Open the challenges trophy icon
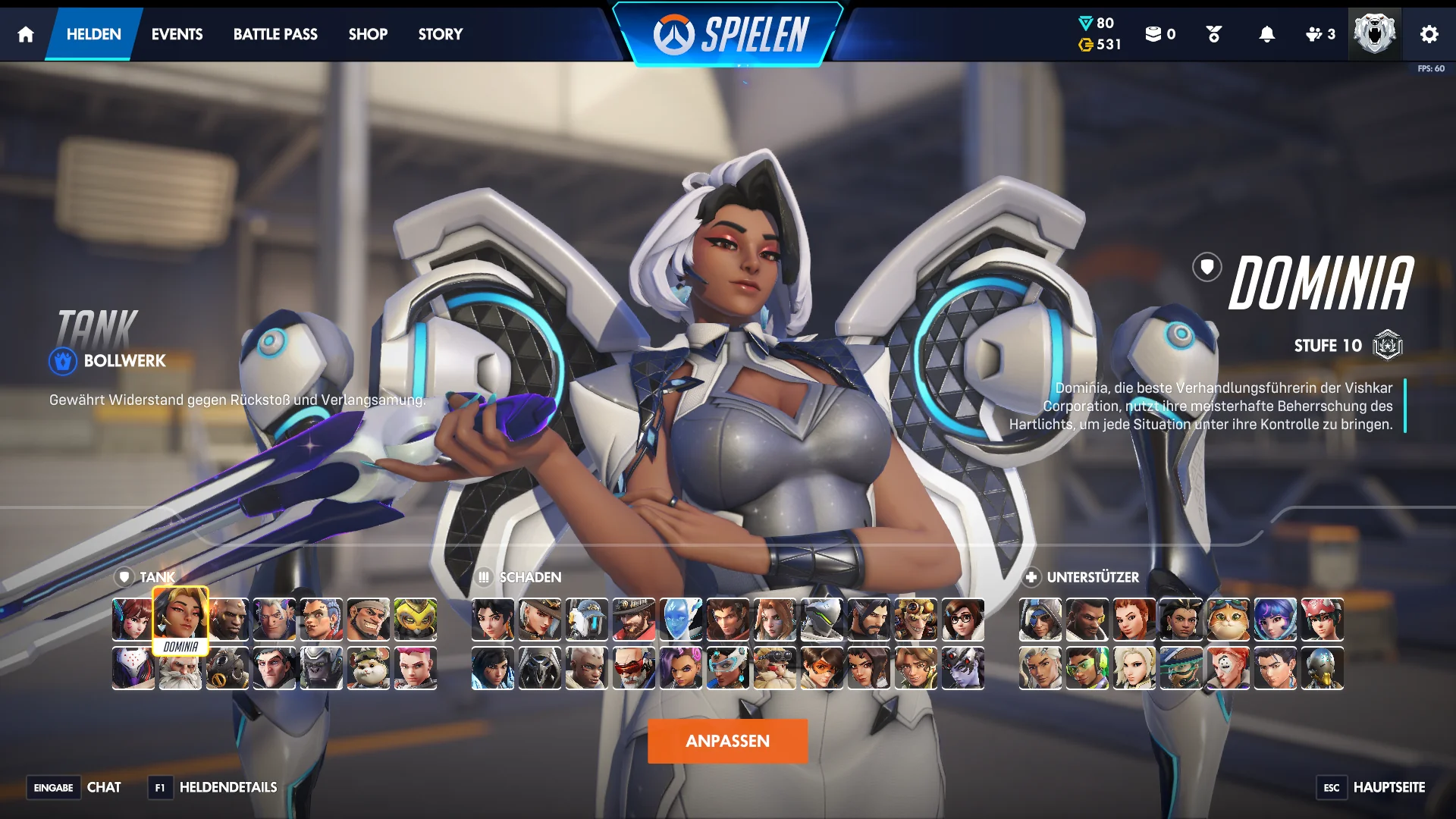The width and height of the screenshot is (1456, 819). point(1212,34)
